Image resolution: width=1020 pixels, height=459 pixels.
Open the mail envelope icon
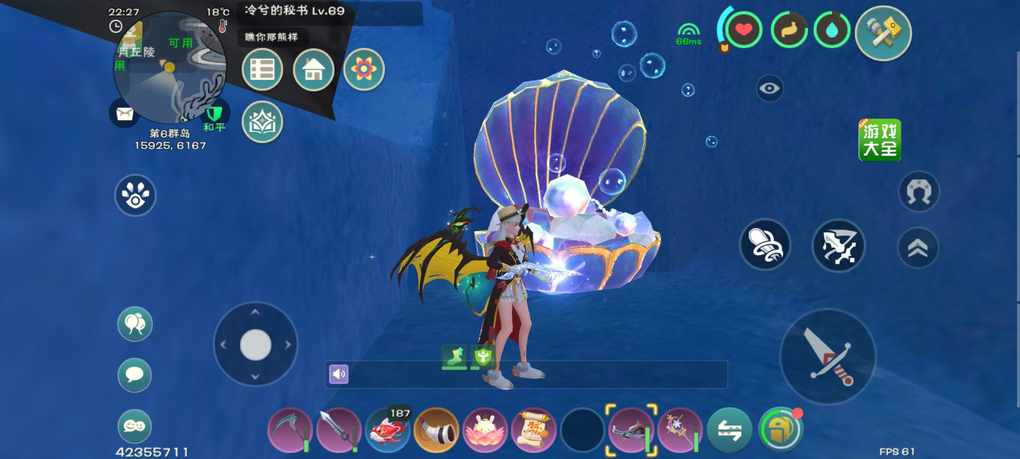click(x=124, y=113)
